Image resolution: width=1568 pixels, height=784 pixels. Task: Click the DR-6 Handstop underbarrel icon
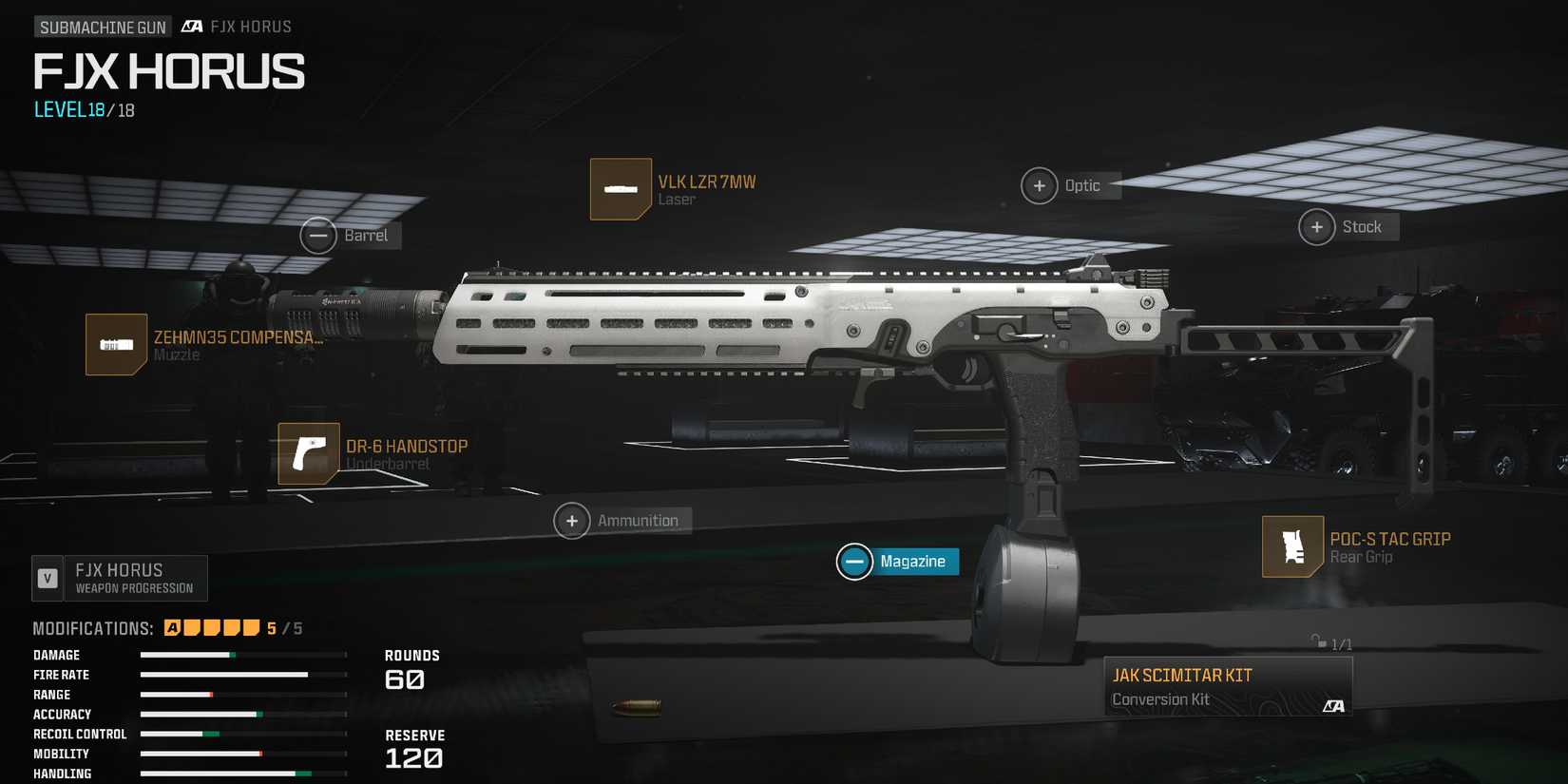308,454
